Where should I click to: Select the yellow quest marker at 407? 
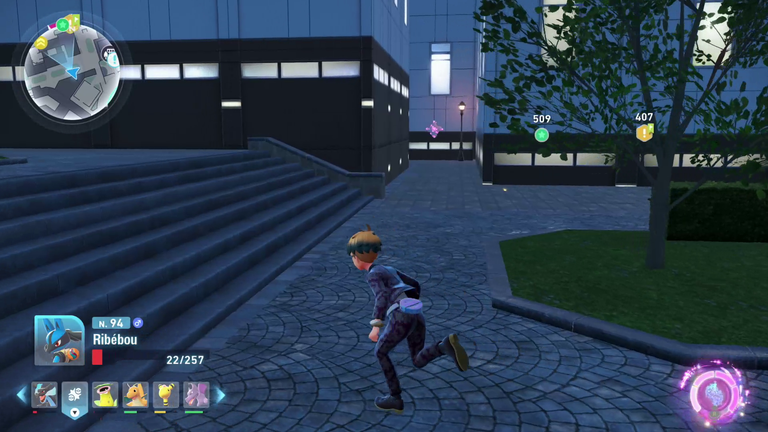coord(645,132)
